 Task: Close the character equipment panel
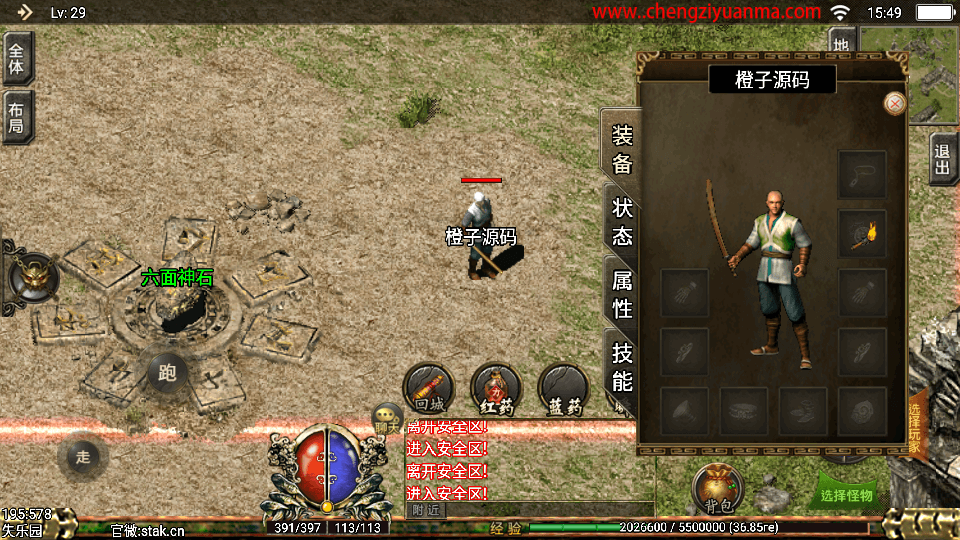(895, 103)
